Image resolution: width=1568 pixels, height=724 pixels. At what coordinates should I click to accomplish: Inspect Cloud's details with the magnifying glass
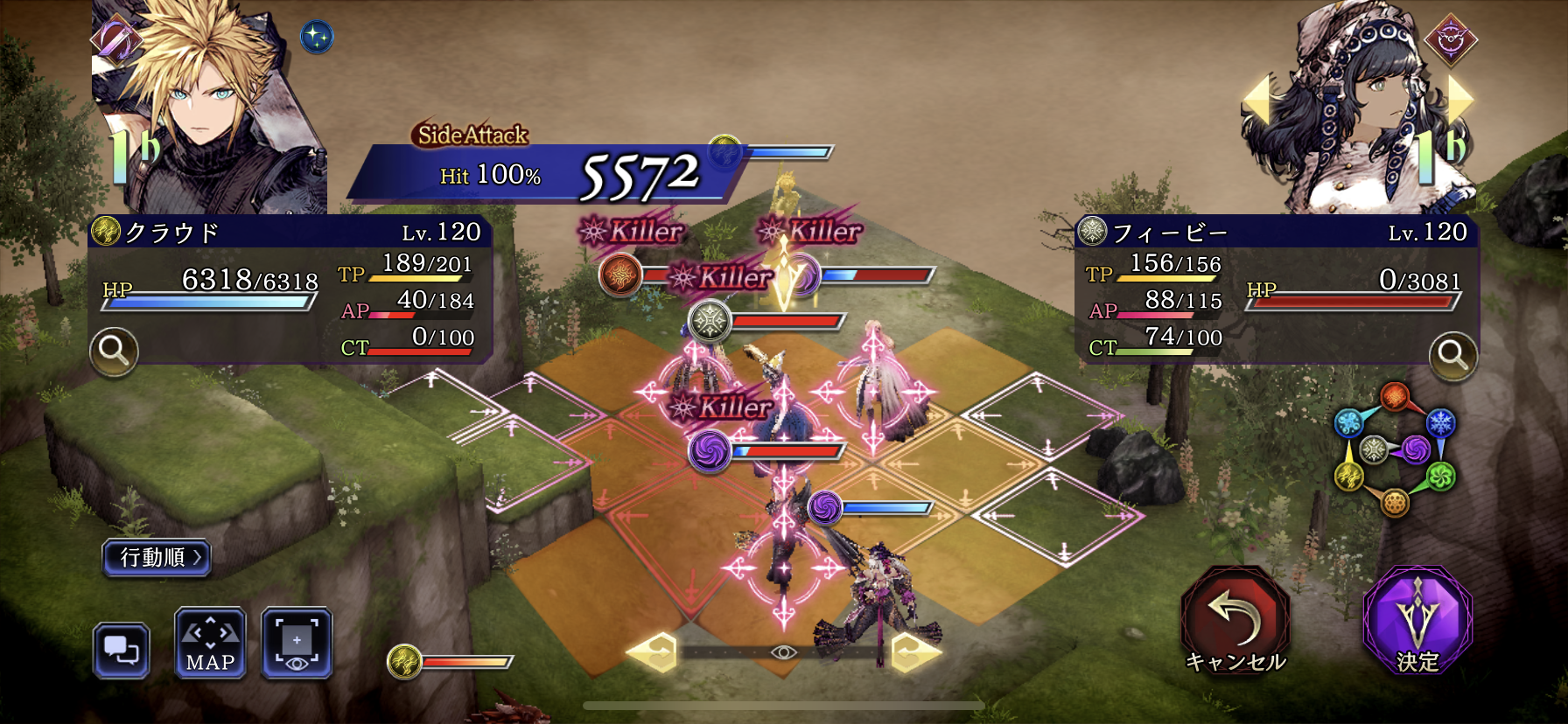click(x=114, y=352)
